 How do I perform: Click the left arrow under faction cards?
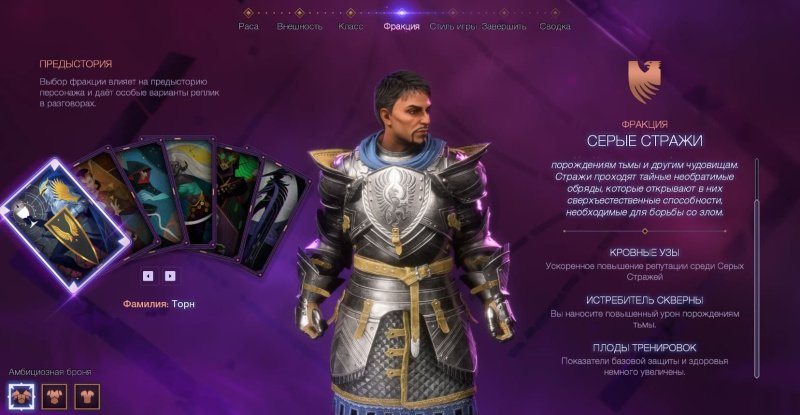[x=148, y=275]
